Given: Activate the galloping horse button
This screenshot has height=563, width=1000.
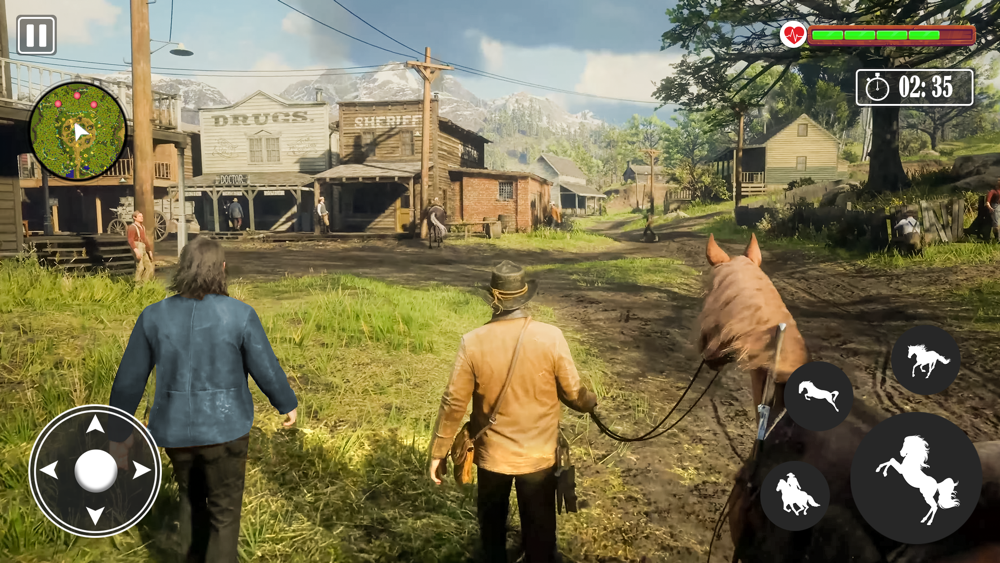Looking at the screenshot, I should point(925,360).
